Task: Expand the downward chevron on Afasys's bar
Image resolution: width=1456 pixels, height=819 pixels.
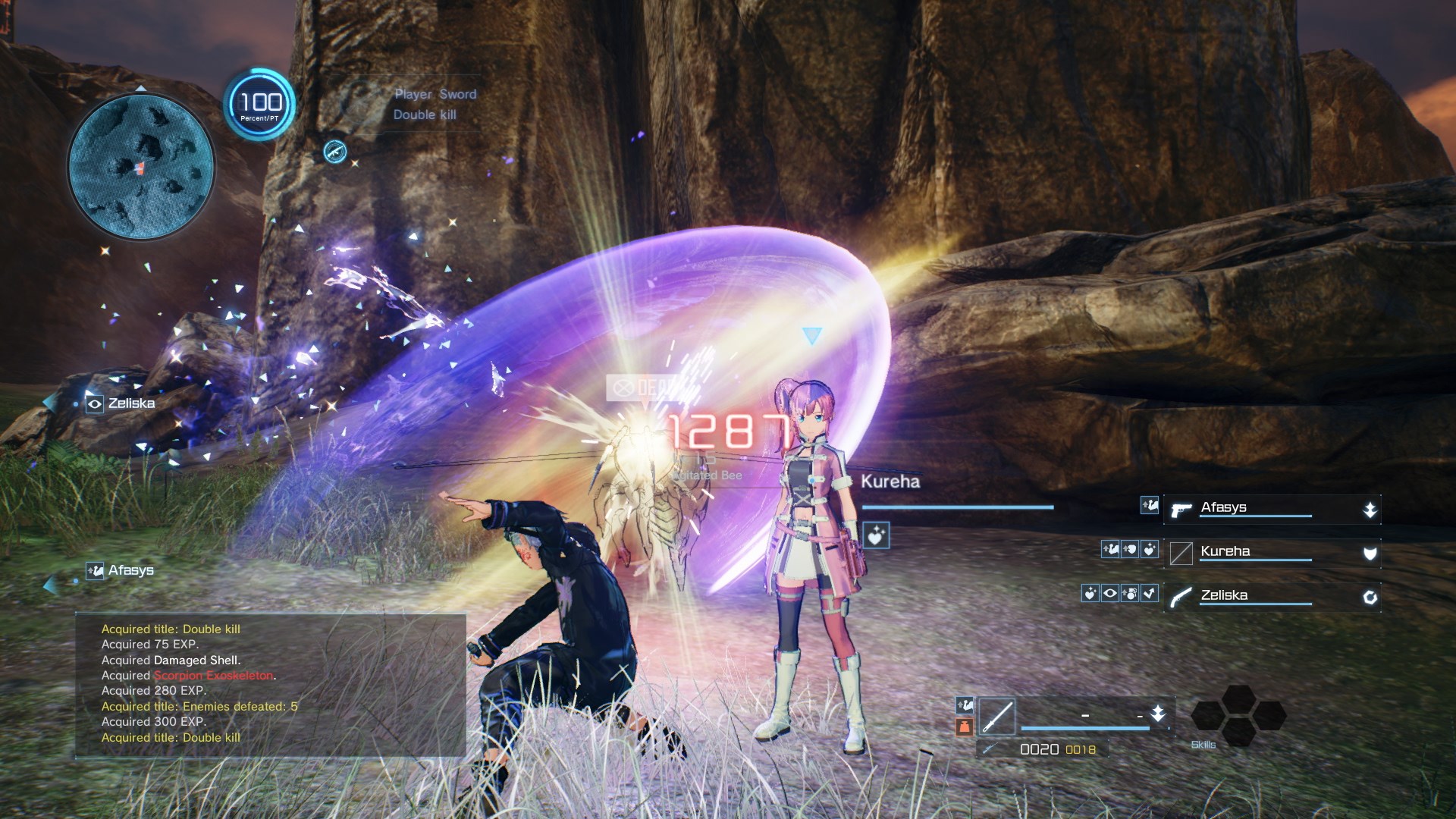Action: [1370, 509]
